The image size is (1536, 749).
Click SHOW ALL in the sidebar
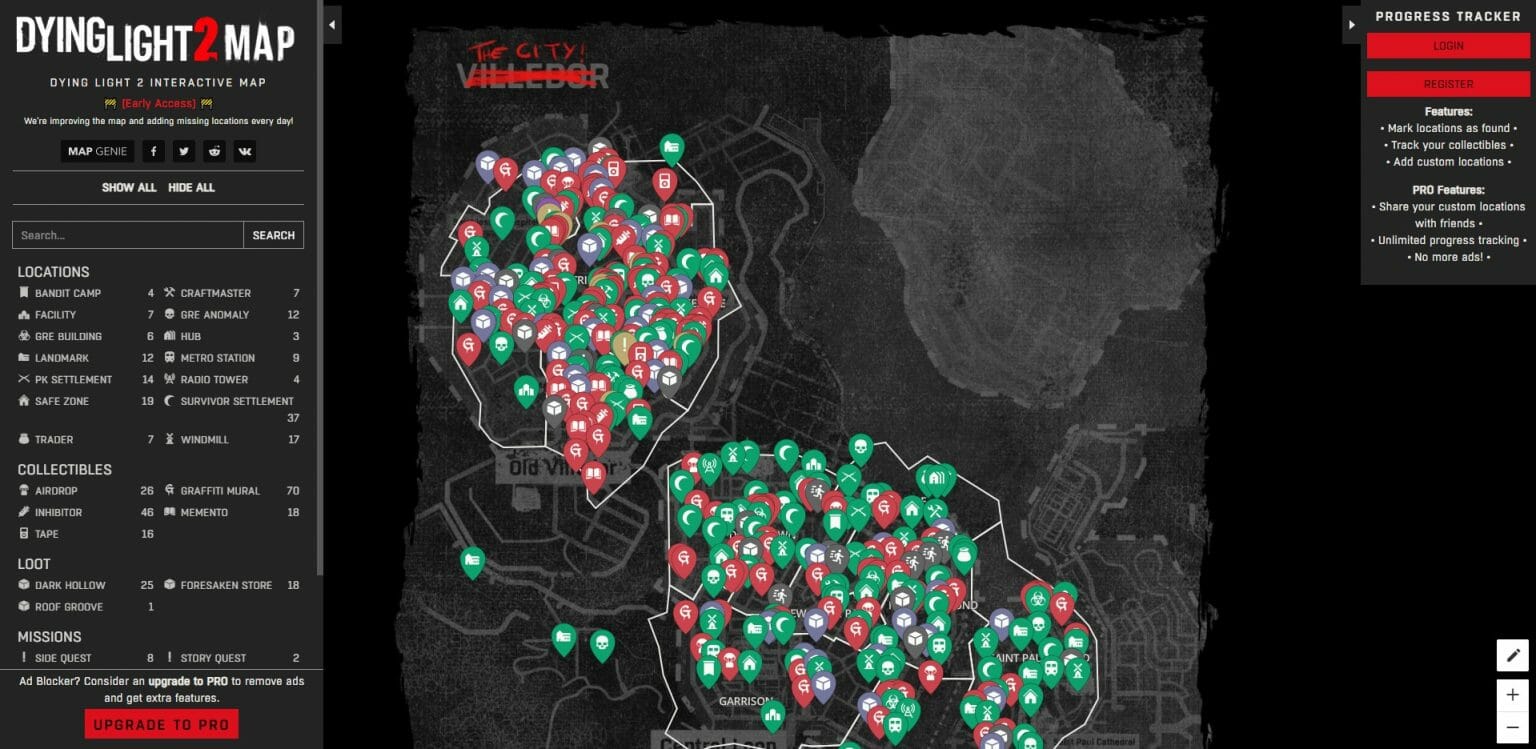tap(129, 187)
